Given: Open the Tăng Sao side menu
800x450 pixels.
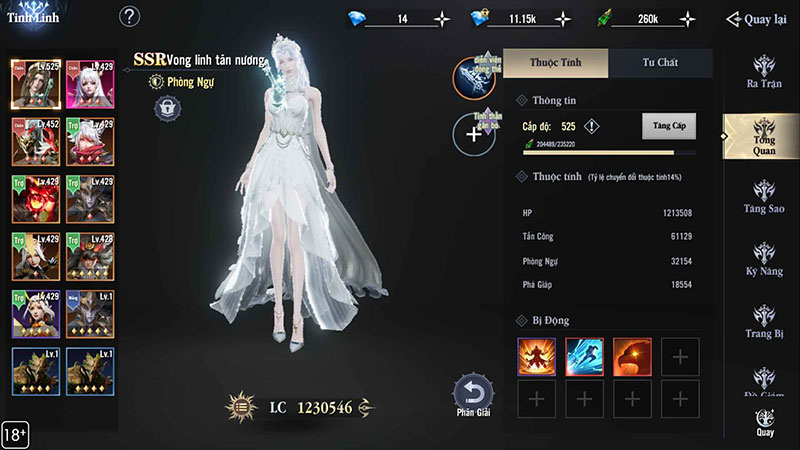Looking at the screenshot, I should (x=765, y=198).
